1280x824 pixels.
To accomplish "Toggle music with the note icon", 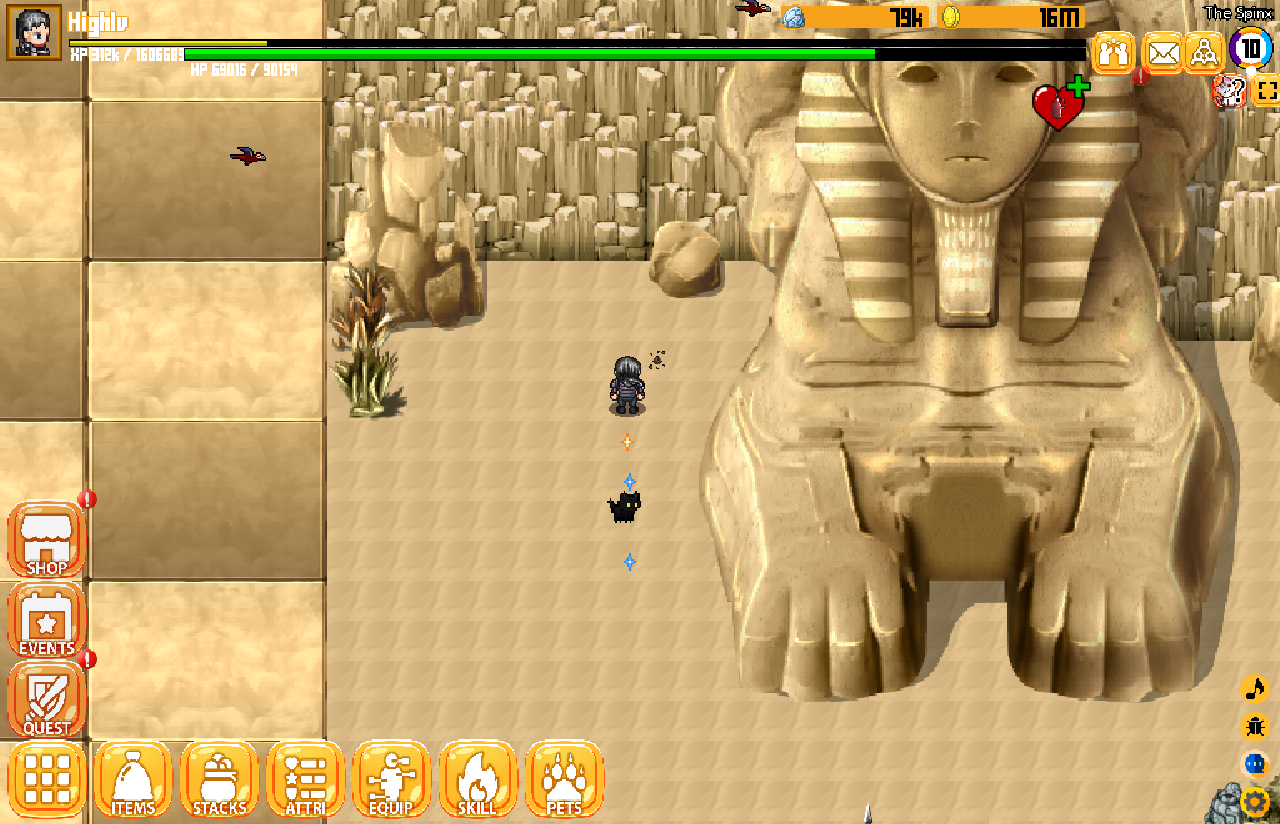I will pyautogui.click(x=1254, y=689).
